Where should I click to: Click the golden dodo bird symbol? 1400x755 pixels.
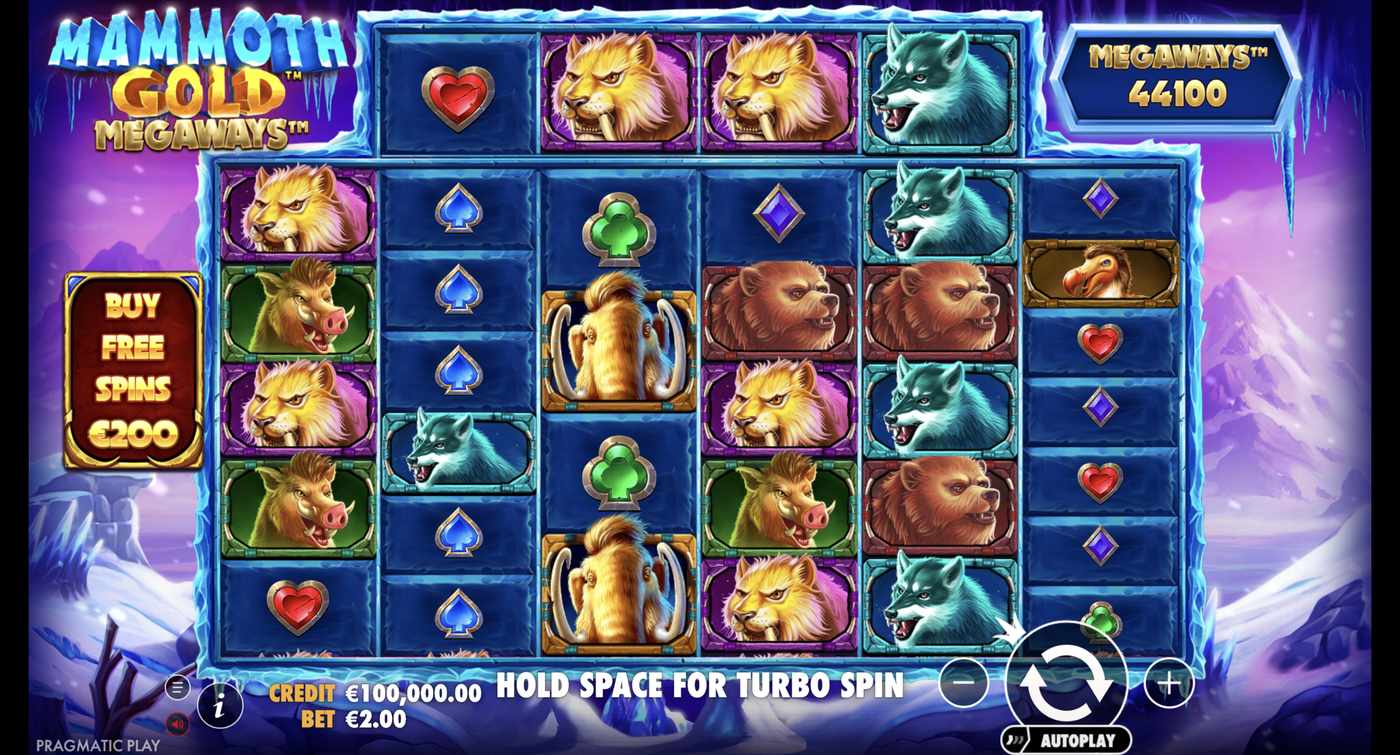click(x=1101, y=272)
